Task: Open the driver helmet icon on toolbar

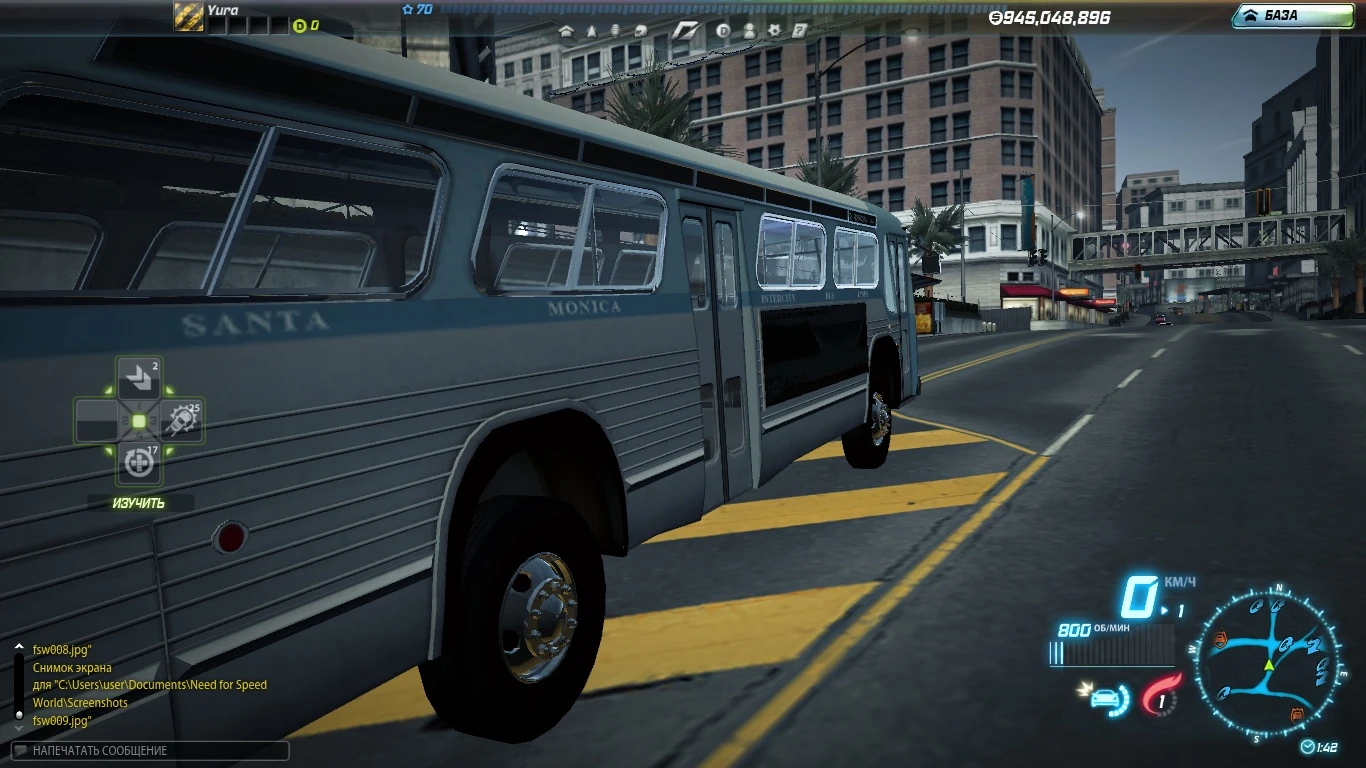Action: point(640,31)
